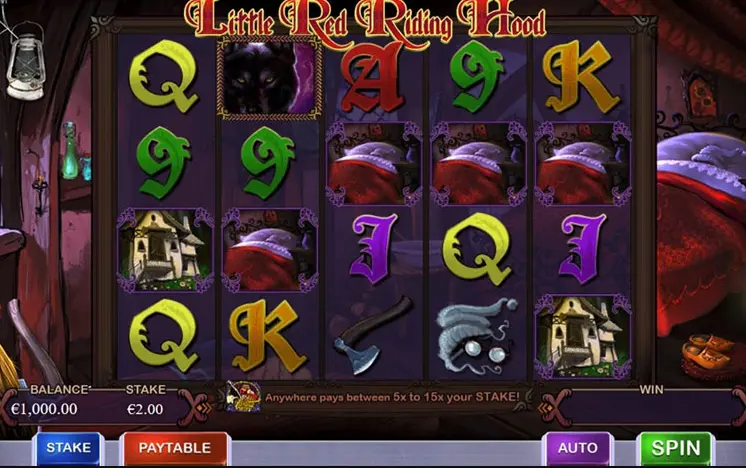Activate AUTO spin mode
The height and width of the screenshot is (468, 746).
(x=577, y=448)
